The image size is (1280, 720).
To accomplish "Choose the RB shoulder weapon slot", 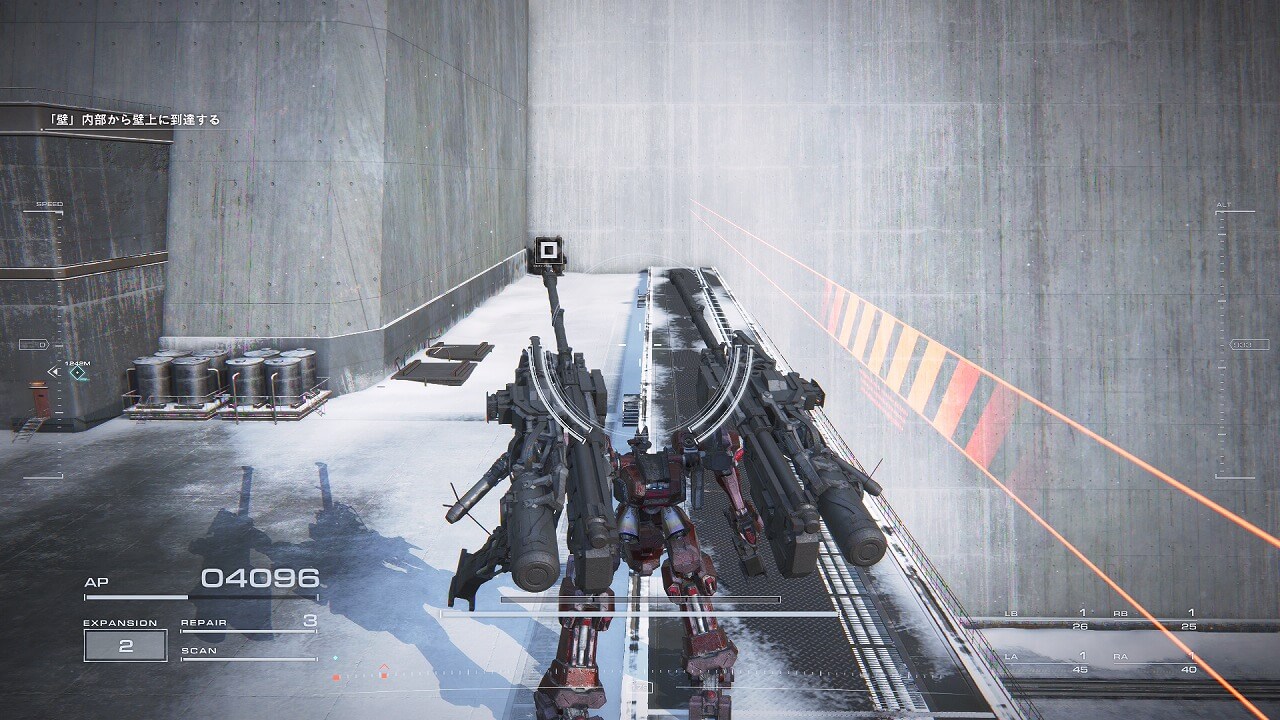I will point(1154,619).
